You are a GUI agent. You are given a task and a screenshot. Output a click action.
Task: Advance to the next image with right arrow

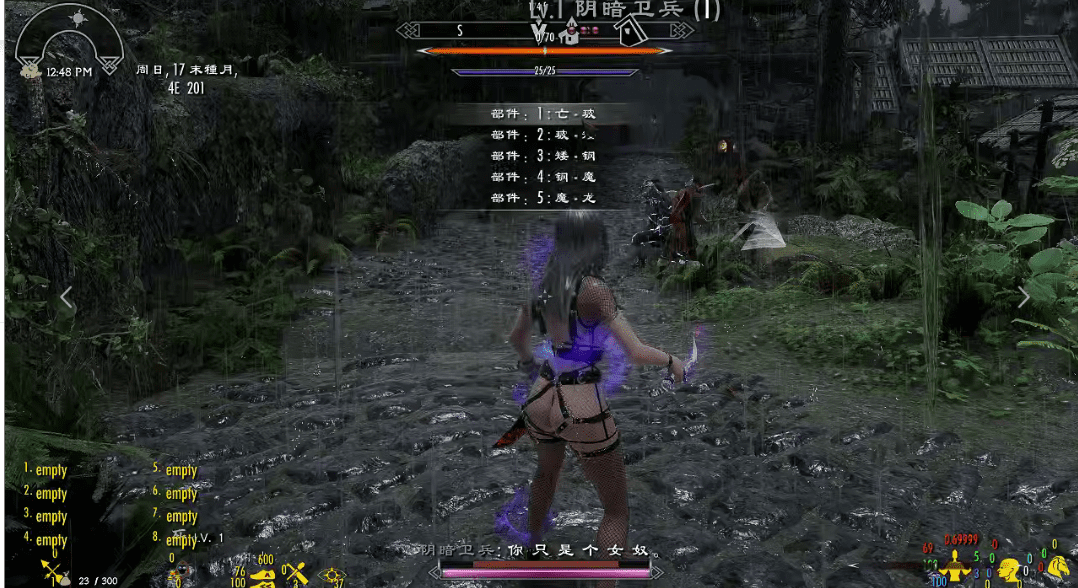pos(1023,297)
